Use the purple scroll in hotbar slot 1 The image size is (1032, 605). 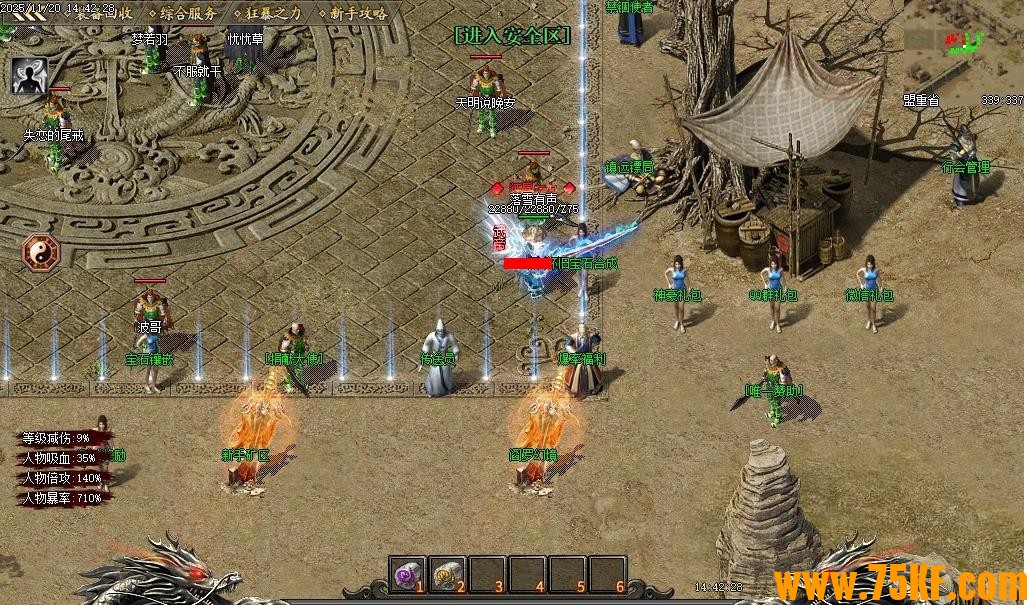[407, 574]
